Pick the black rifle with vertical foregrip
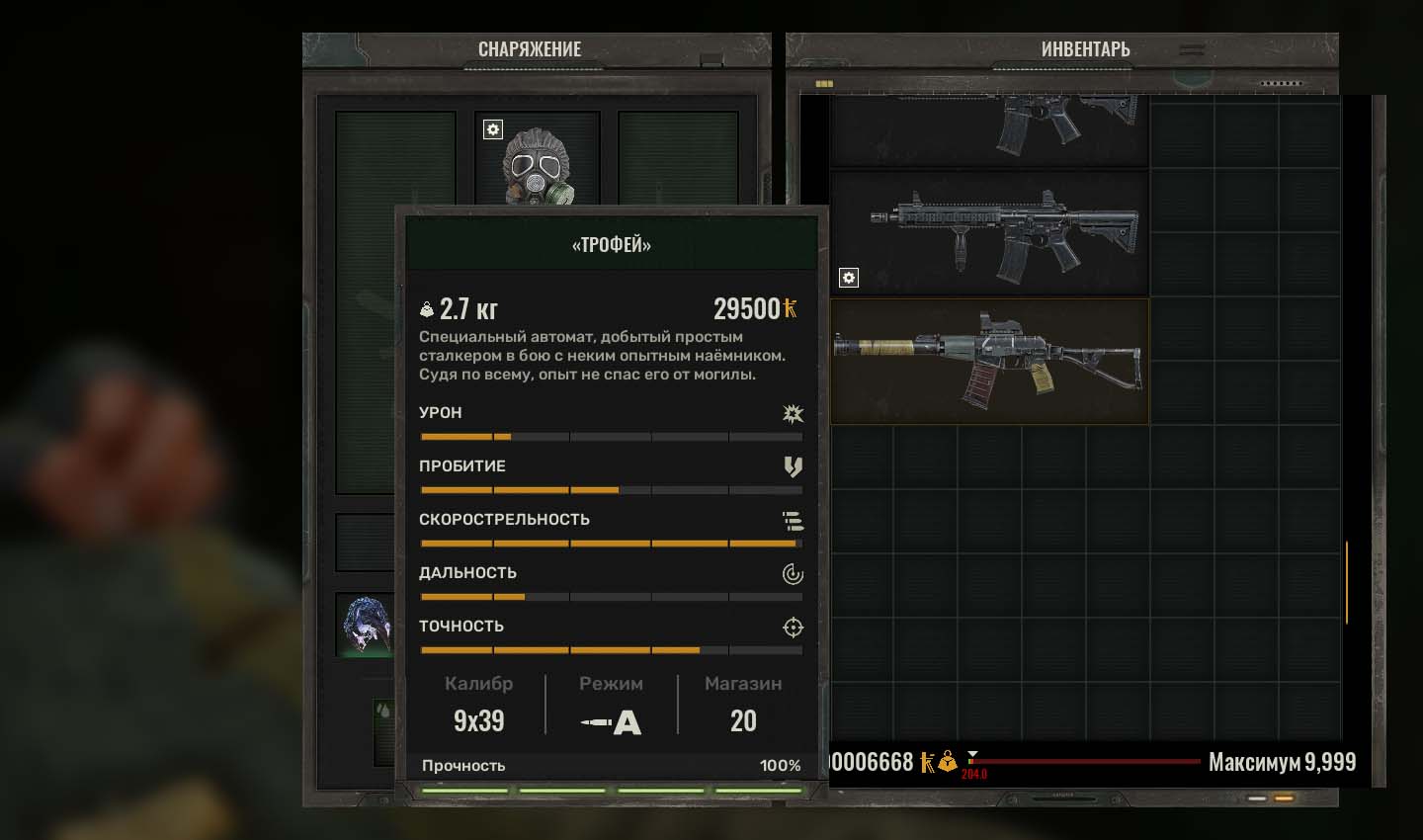 tap(989, 234)
